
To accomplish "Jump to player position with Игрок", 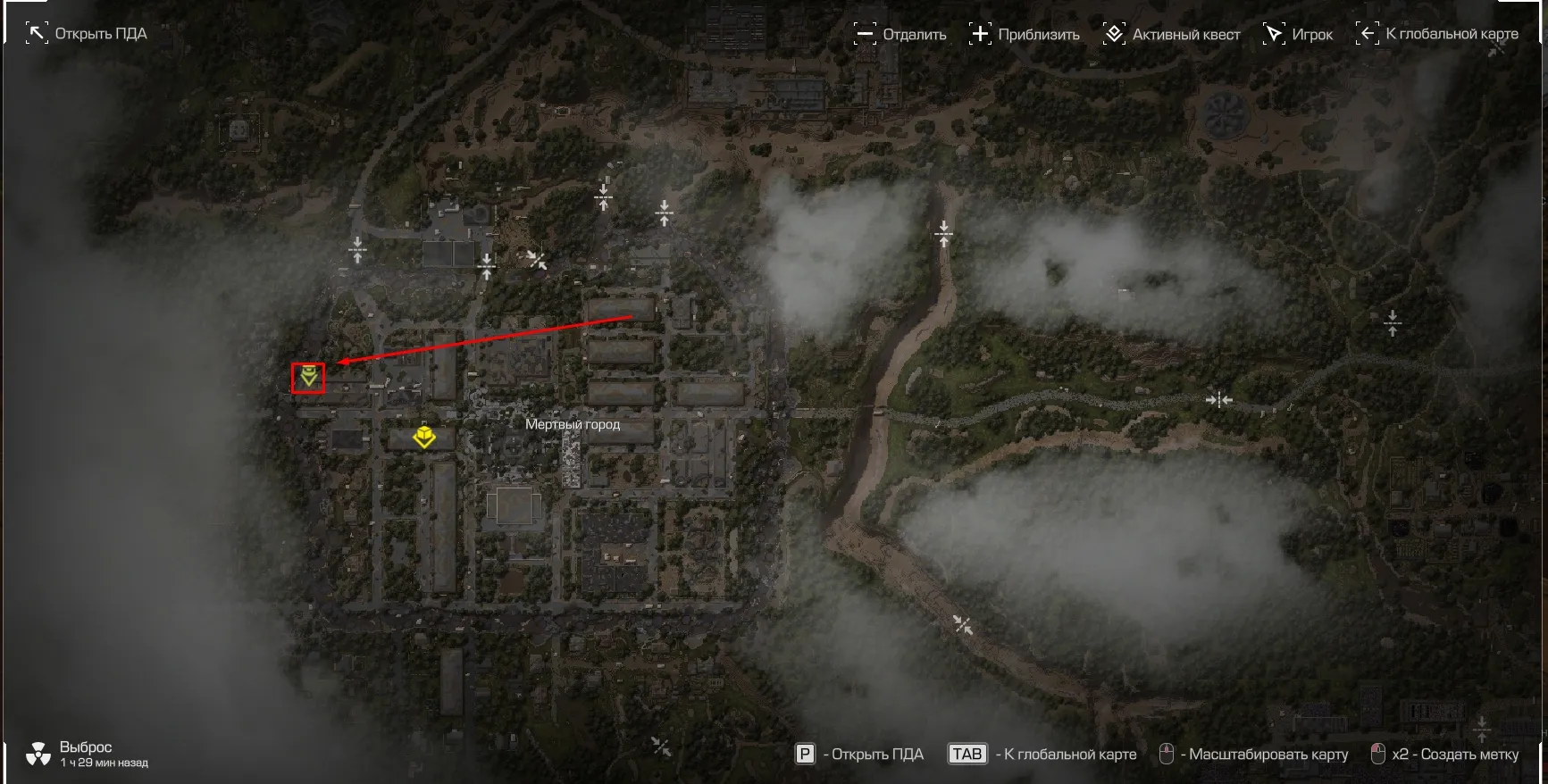I will pyautogui.click(x=1298, y=34).
